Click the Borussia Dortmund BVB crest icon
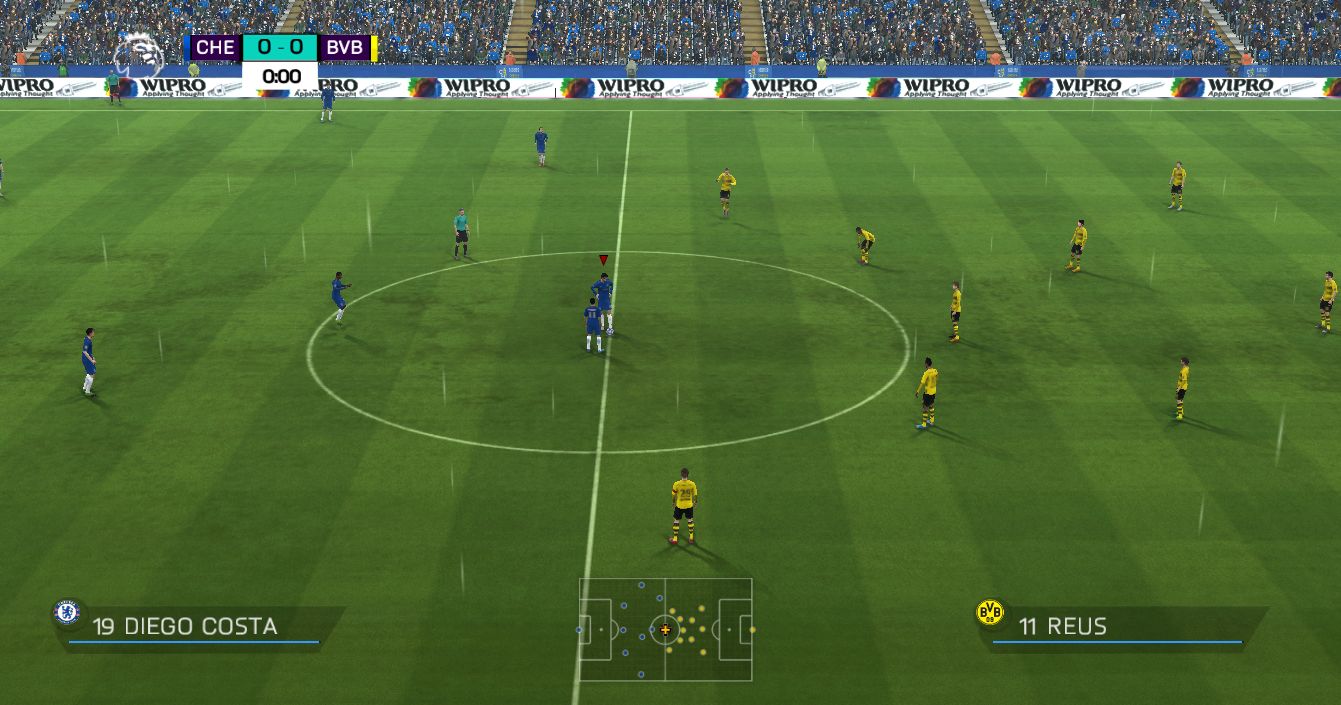 click(989, 613)
